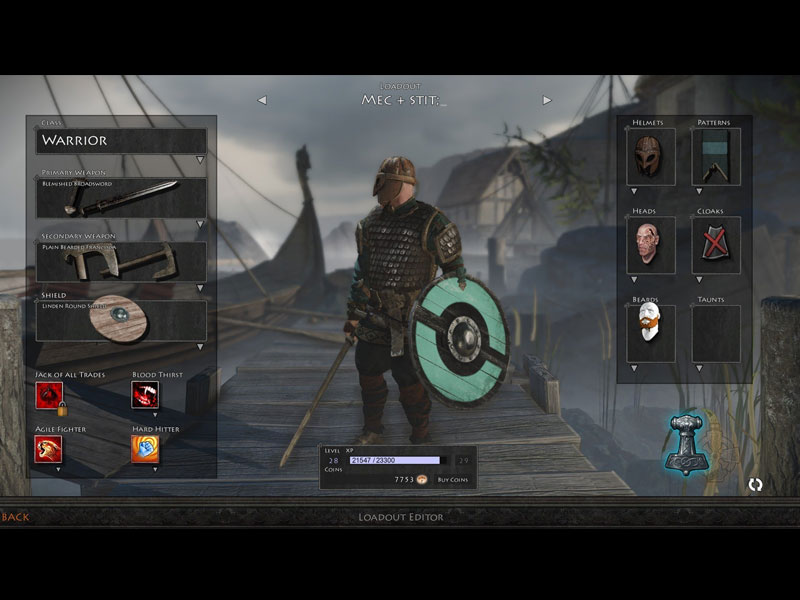Switch to the previous loadout with left arrow

(x=262, y=100)
